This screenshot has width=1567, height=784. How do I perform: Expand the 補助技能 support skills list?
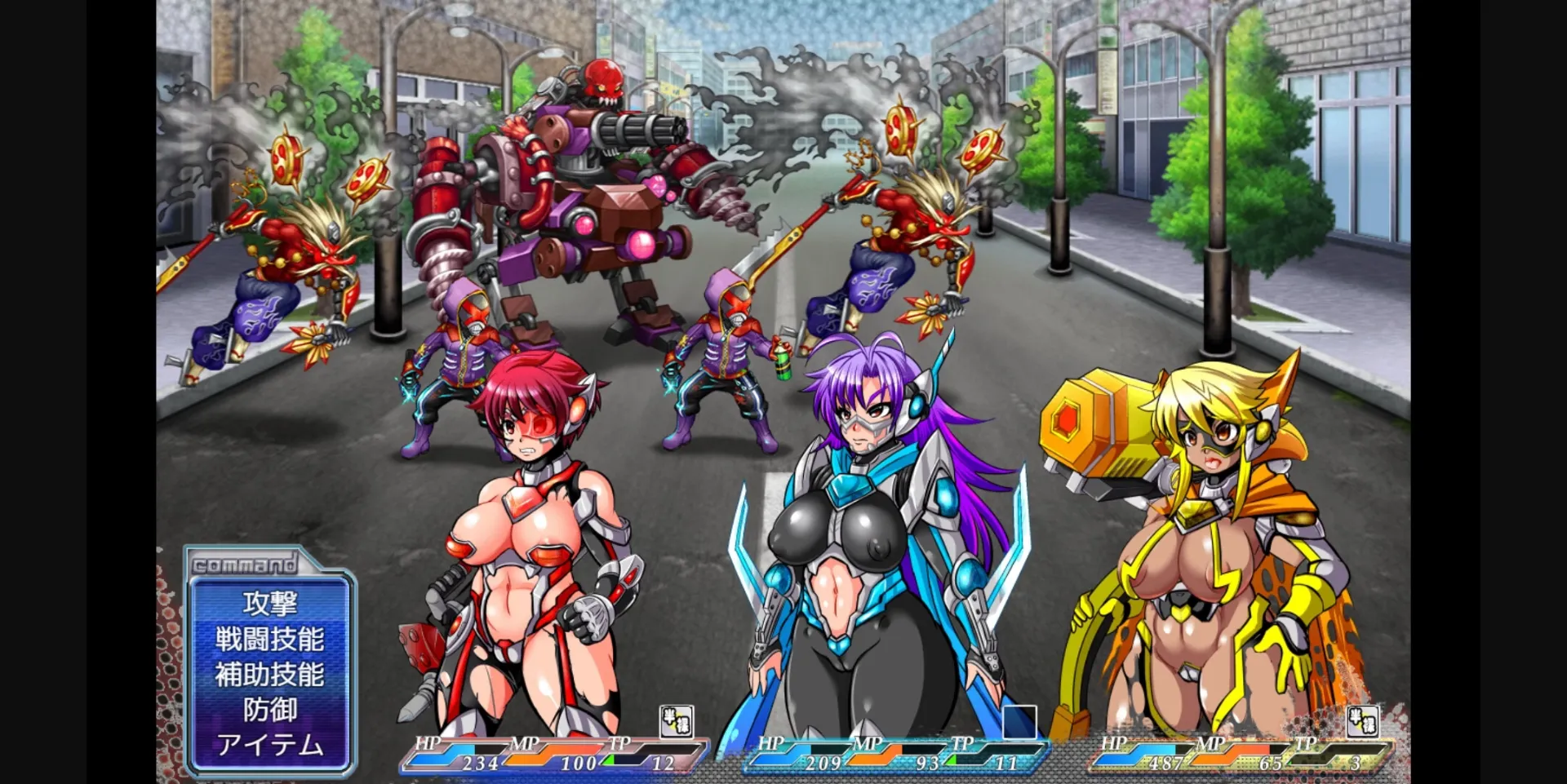click(269, 675)
